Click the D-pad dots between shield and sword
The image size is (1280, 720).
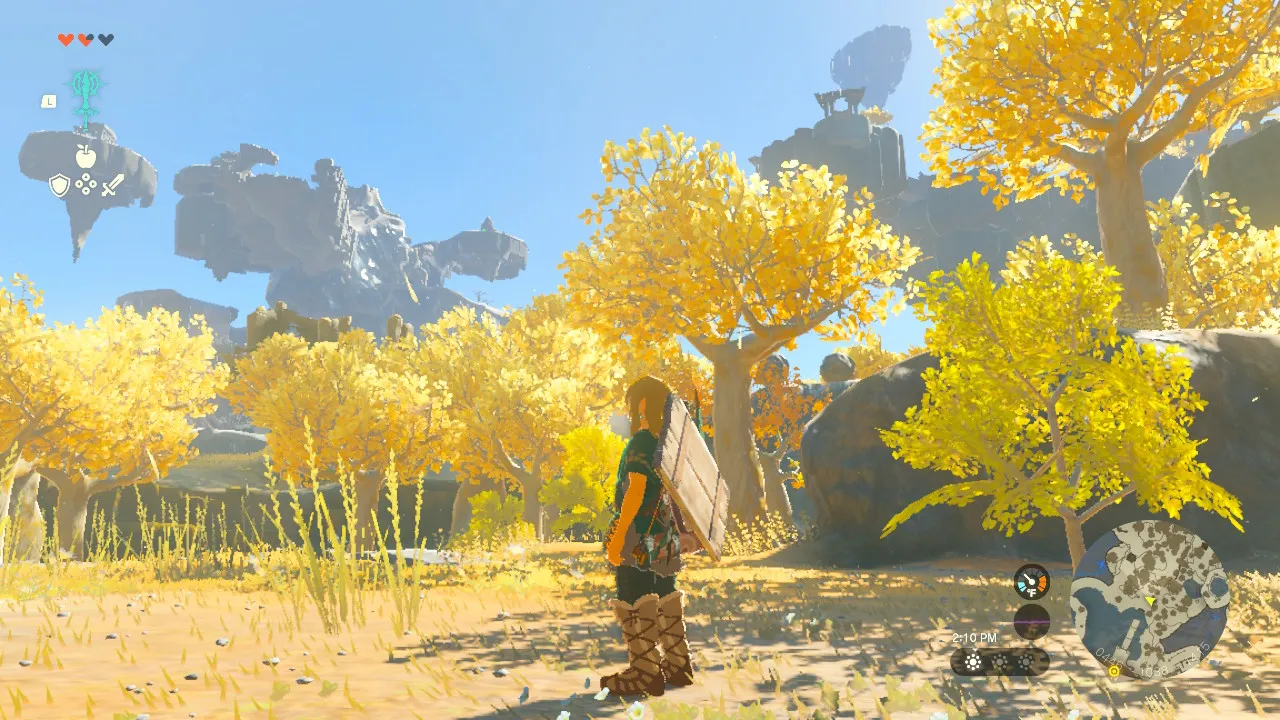point(86,184)
